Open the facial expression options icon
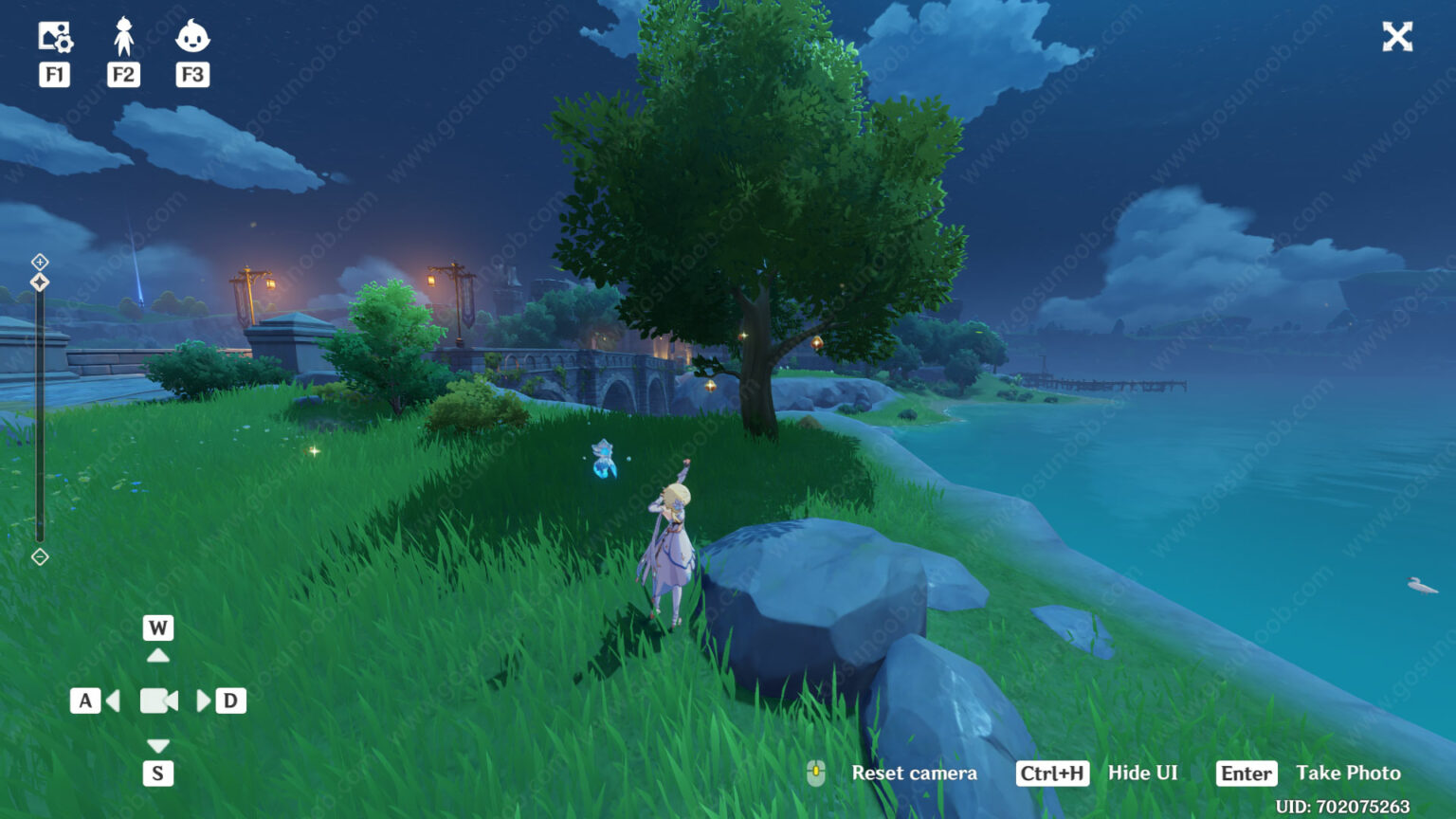 192,37
